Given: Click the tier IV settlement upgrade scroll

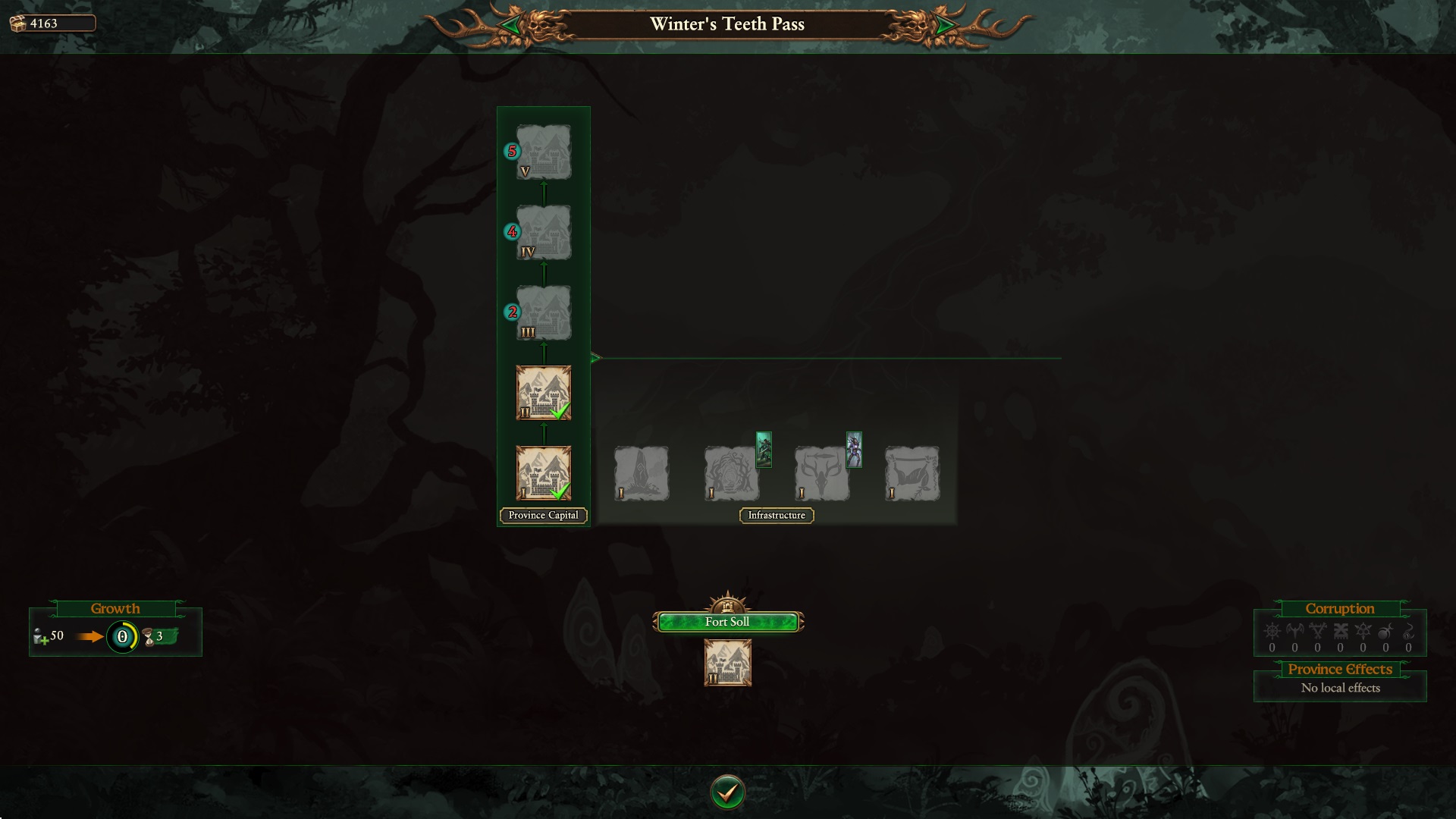Looking at the screenshot, I should (x=543, y=231).
